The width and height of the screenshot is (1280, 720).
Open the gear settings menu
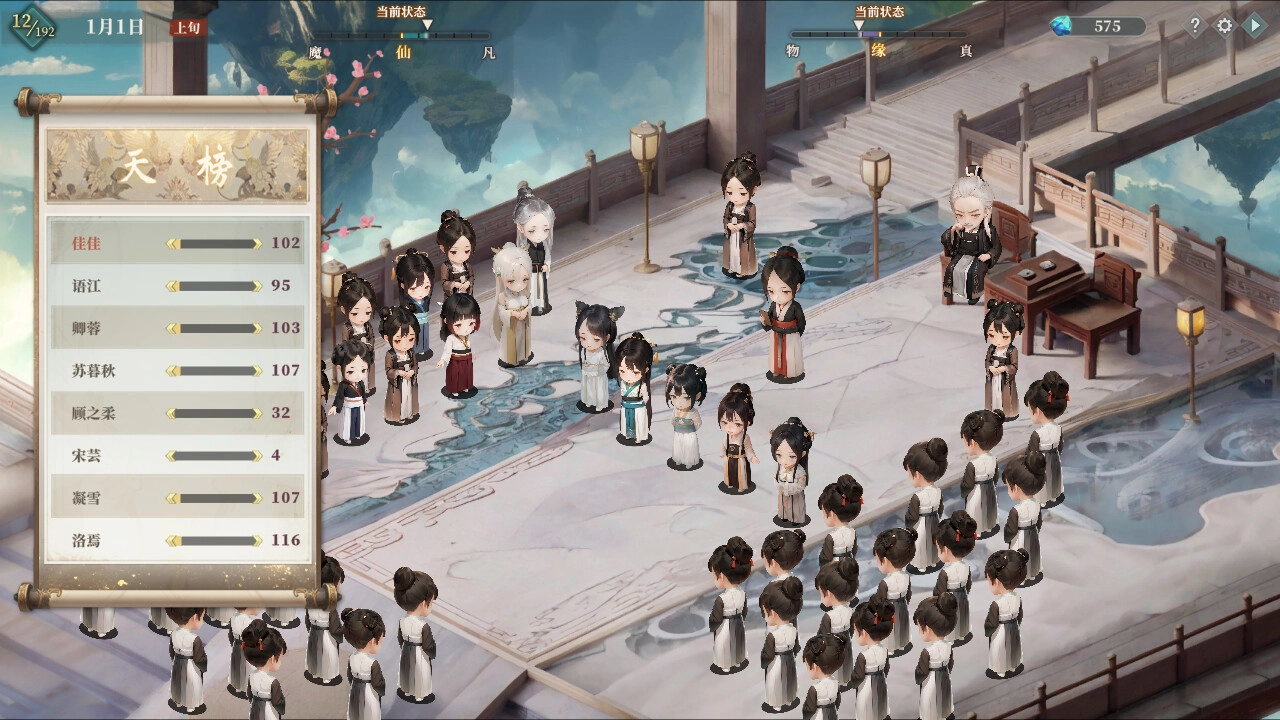(x=1225, y=27)
